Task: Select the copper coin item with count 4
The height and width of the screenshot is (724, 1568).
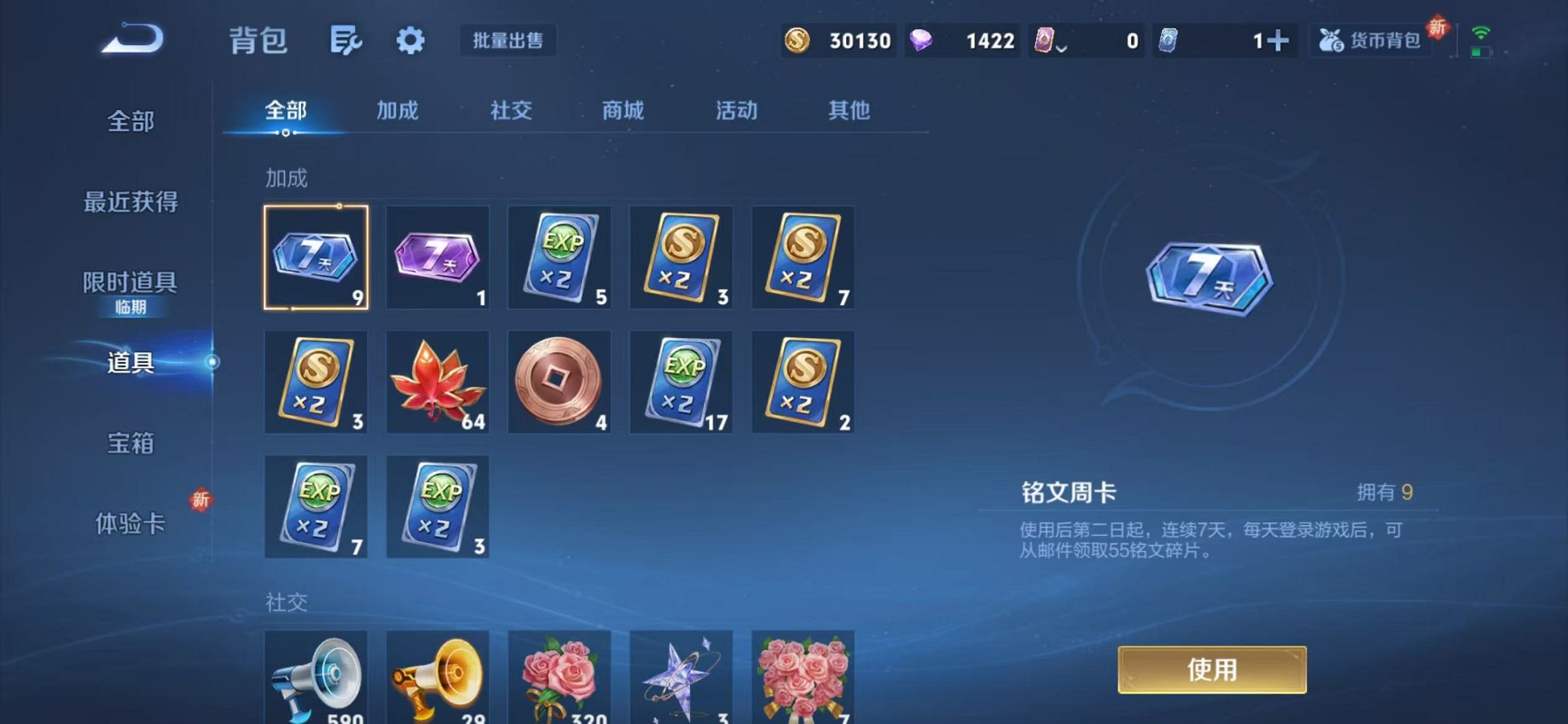Action: [x=559, y=382]
